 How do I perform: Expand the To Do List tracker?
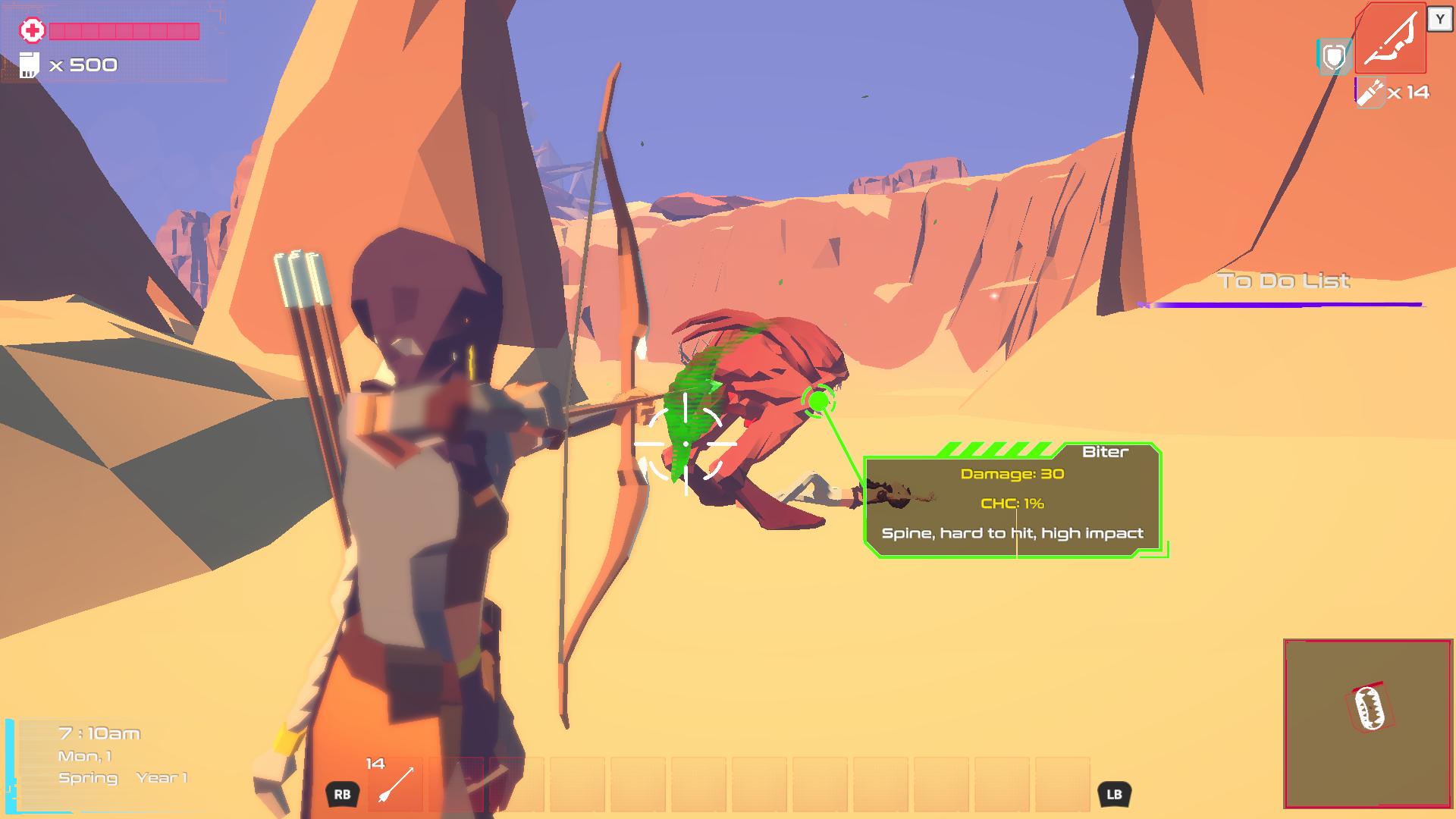click(x=1284, y=281)
